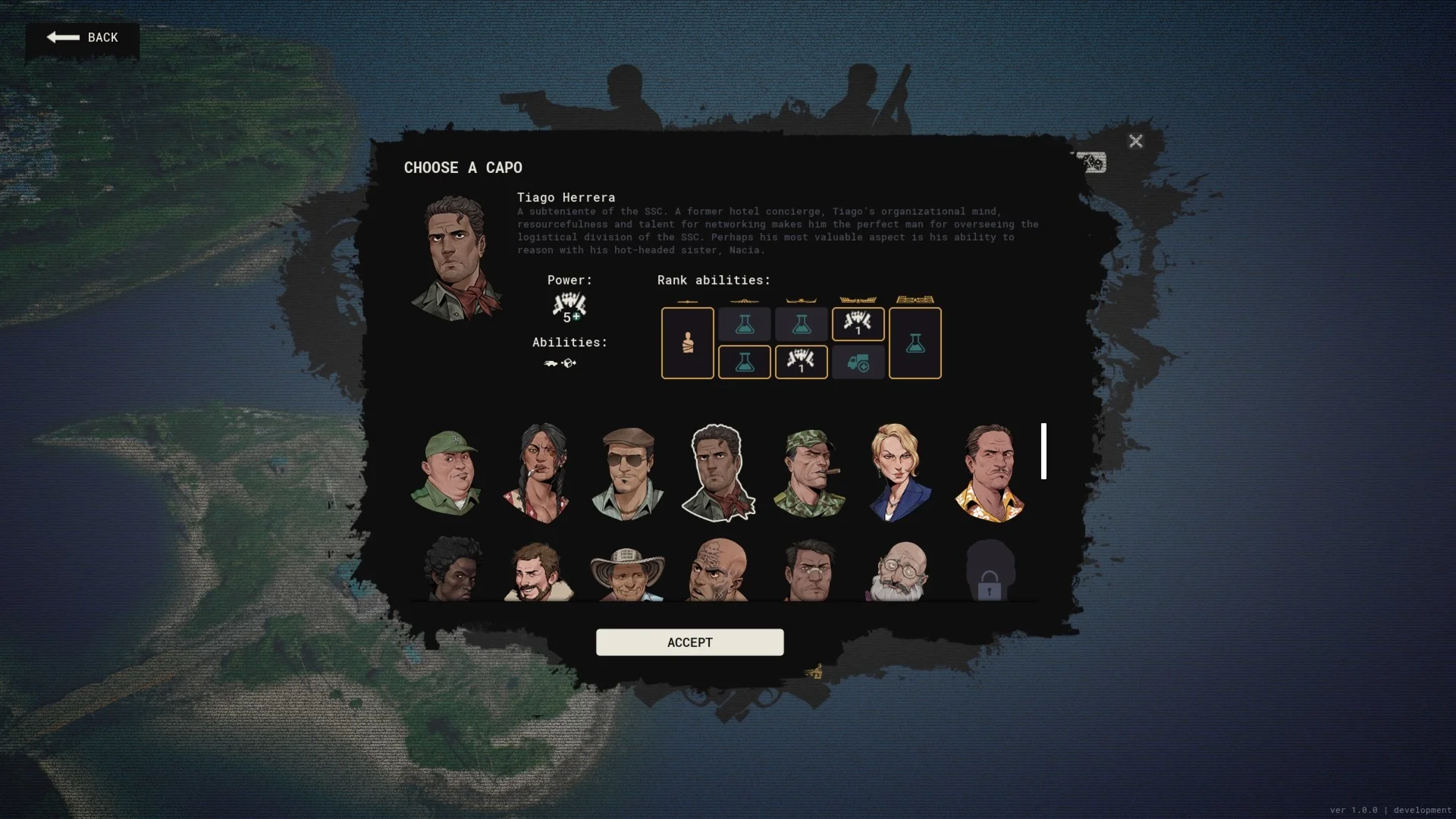
Task: Choose the braided woman smoking capo
Action: pos(537,472)
